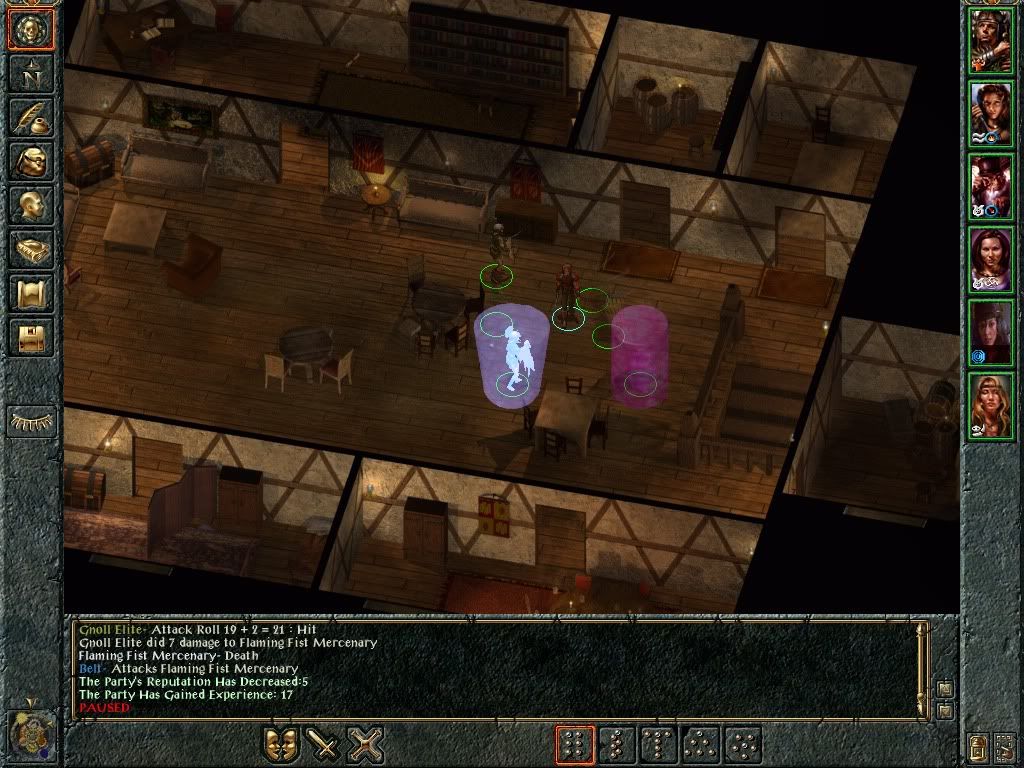Open the inventory helmet icon
The image size is (1024, 768).
click(x=31, y=160)
